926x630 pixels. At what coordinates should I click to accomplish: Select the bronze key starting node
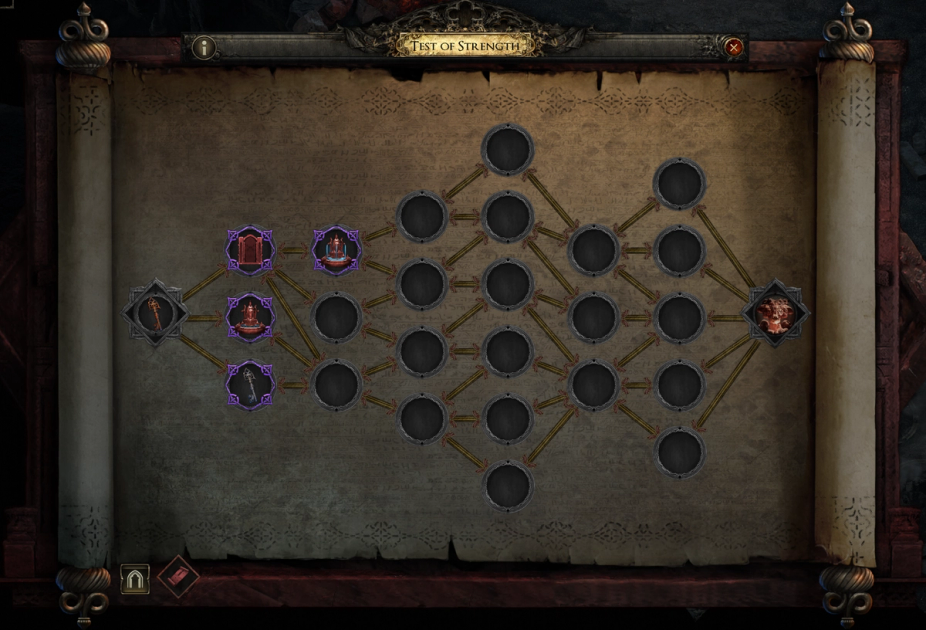[x=156, y=314]
